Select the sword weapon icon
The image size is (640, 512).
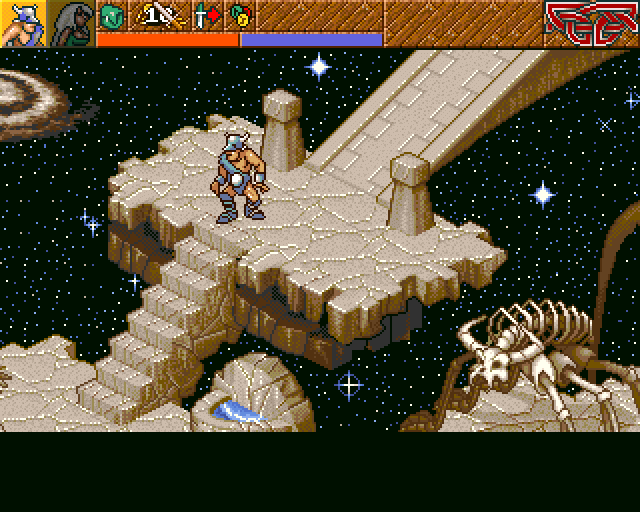coord(156,16)
